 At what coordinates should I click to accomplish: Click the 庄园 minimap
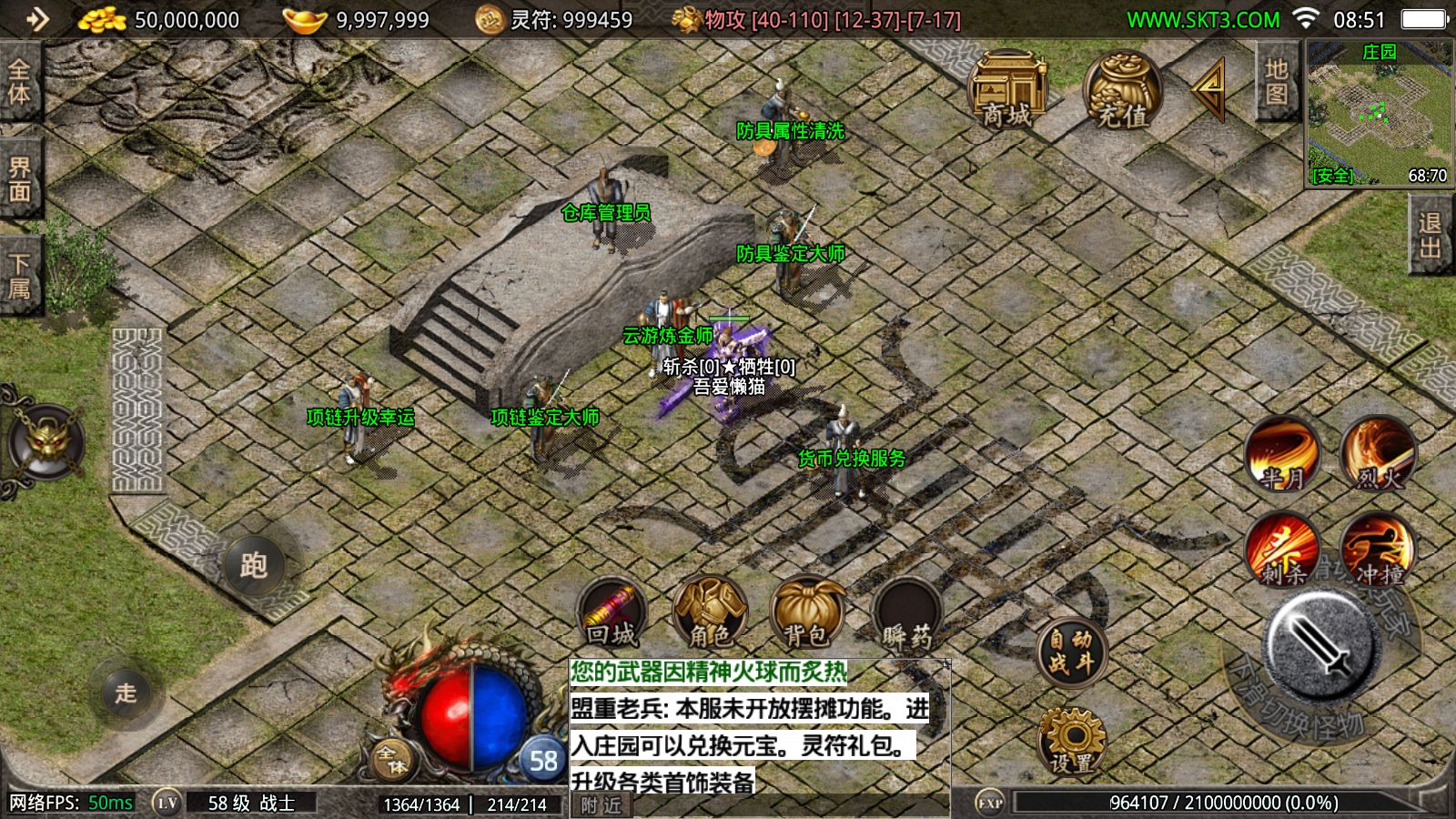[1379, 114]
